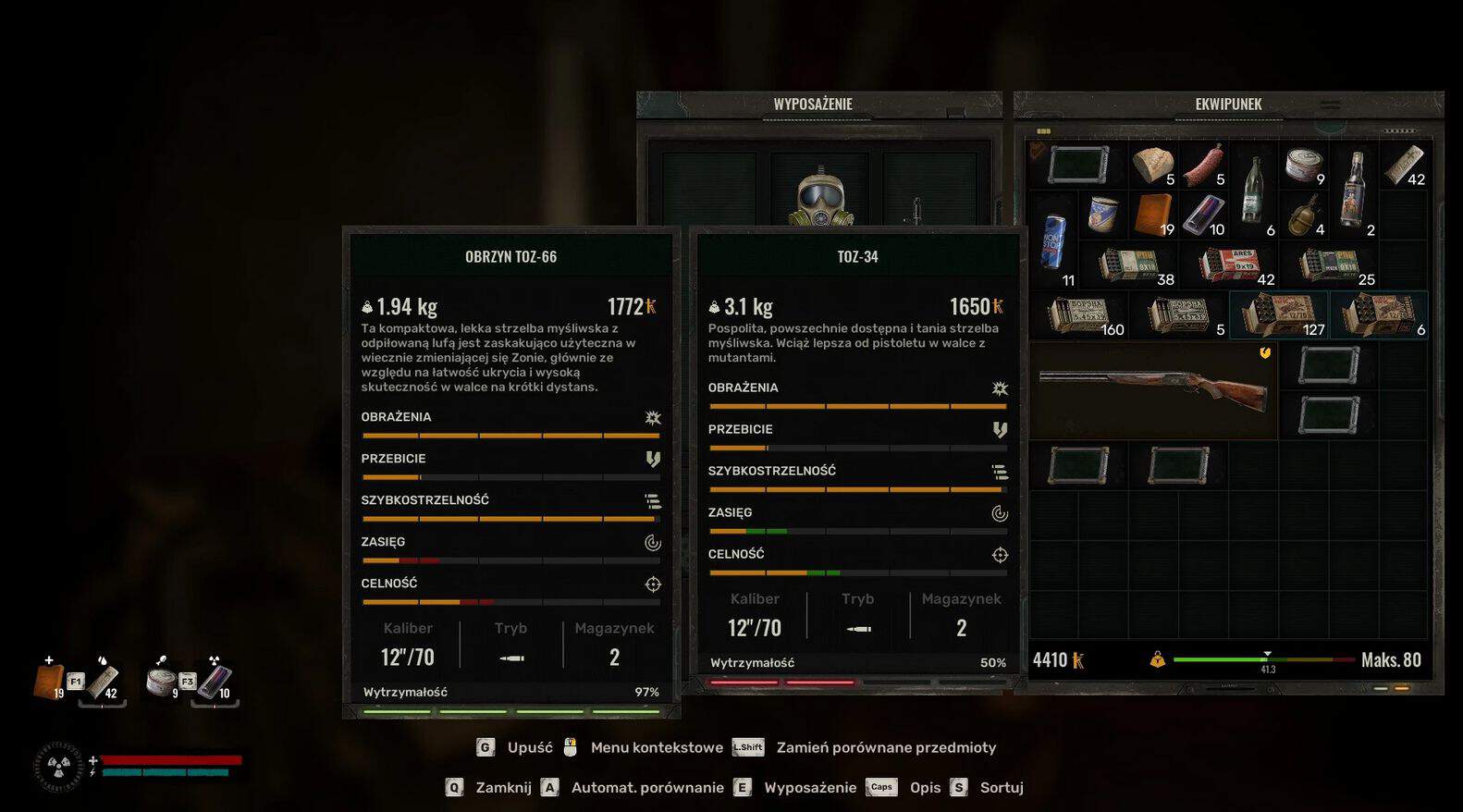Choose the 9x18 ammo box with 25 rounds
Image resolution: width=1463 pixels, height=812 pixels.
(1330, 265)
